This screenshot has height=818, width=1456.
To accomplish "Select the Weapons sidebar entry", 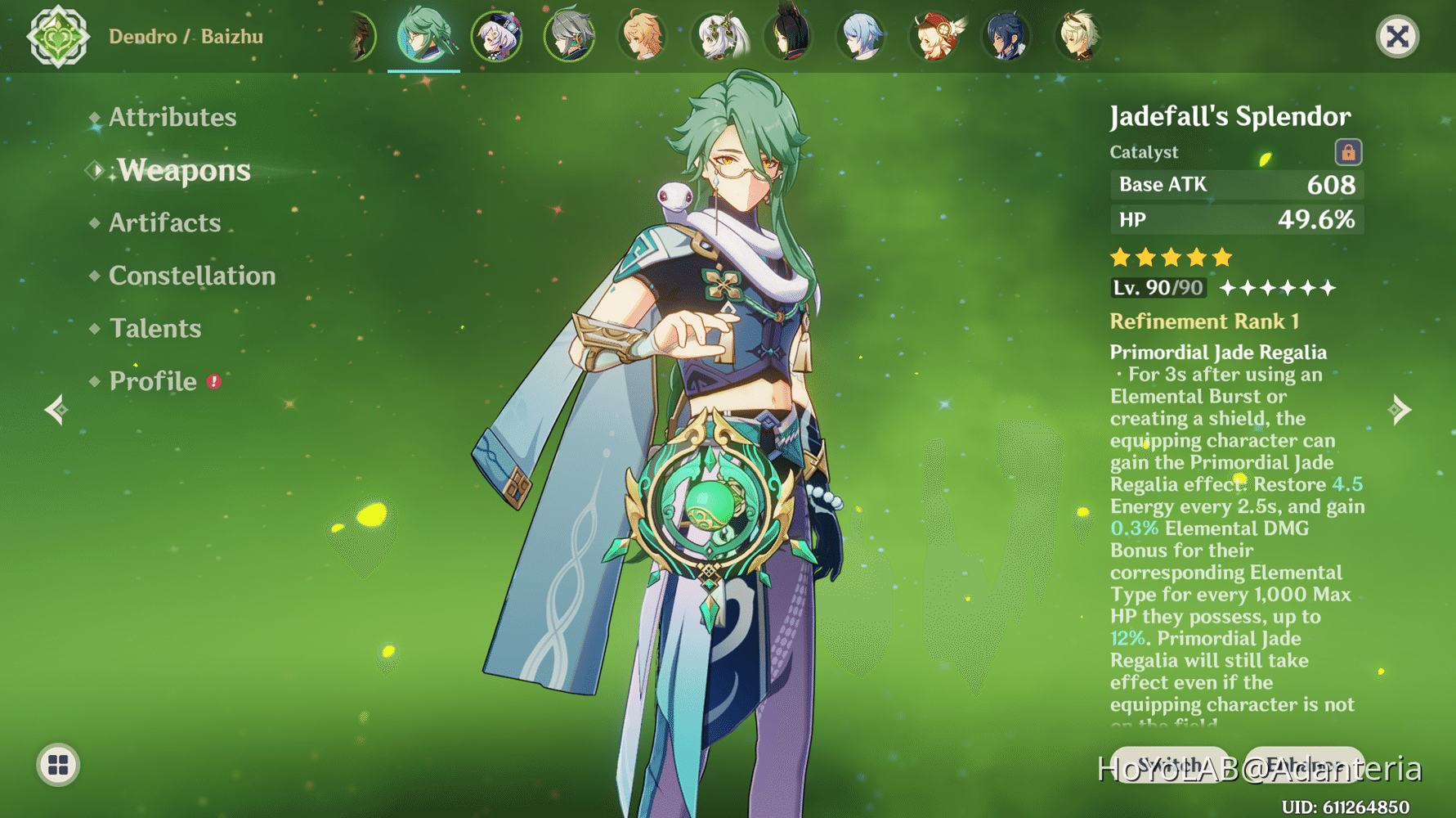I will (184, 171).
